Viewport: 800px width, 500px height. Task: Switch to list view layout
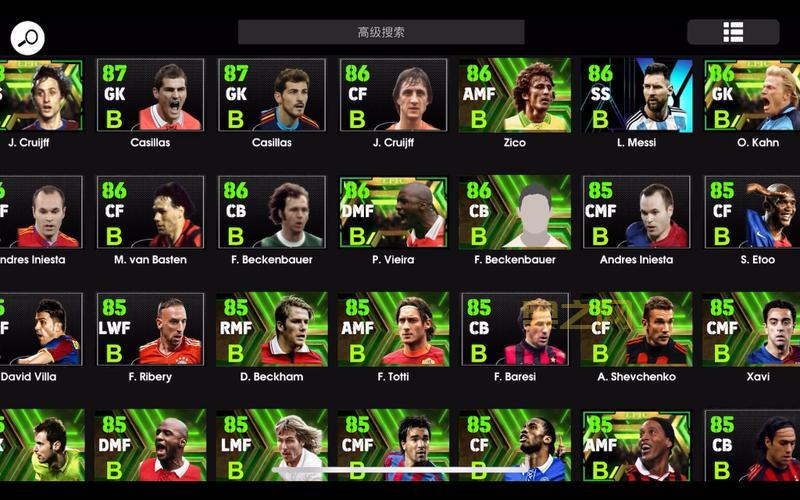733,32
